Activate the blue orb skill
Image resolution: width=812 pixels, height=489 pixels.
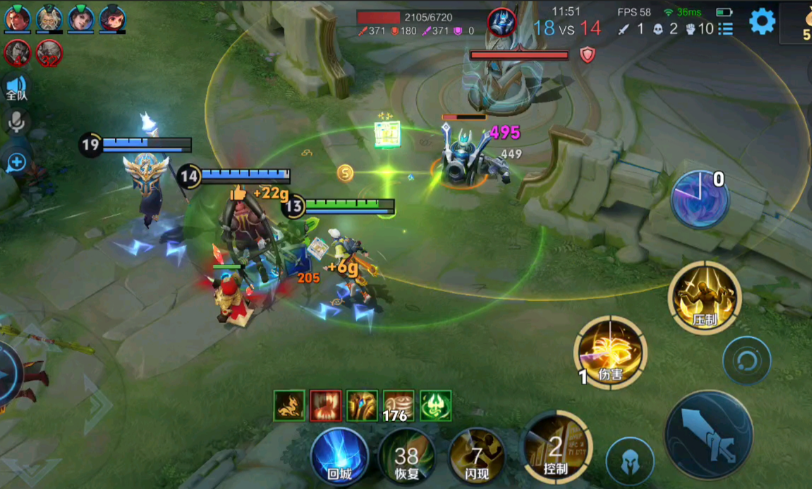[700, 198]
